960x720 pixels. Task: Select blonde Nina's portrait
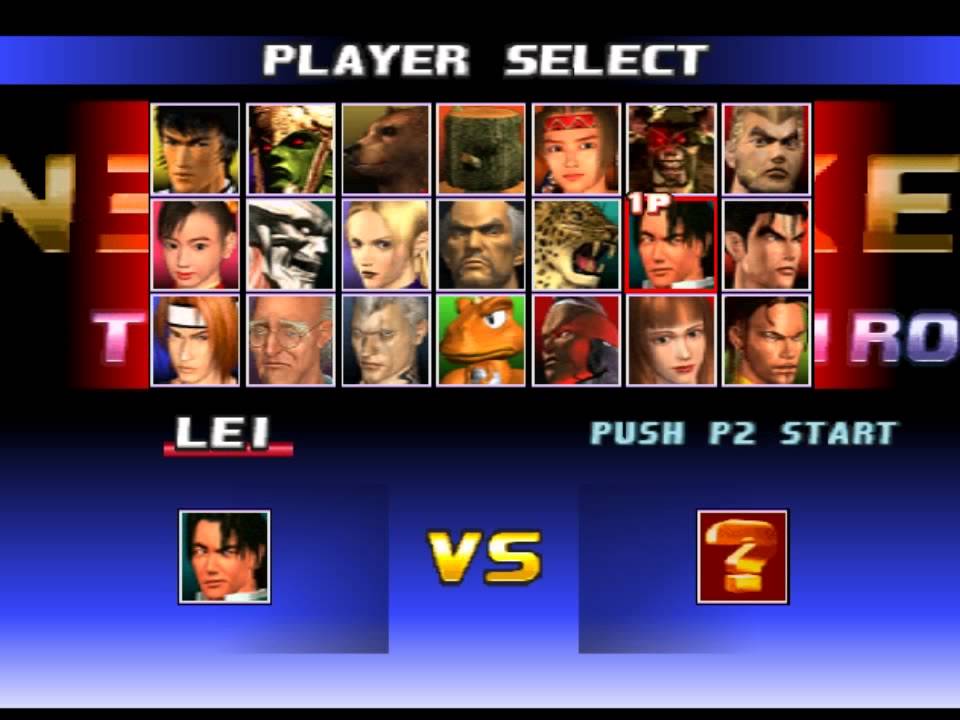pos(386,244)
